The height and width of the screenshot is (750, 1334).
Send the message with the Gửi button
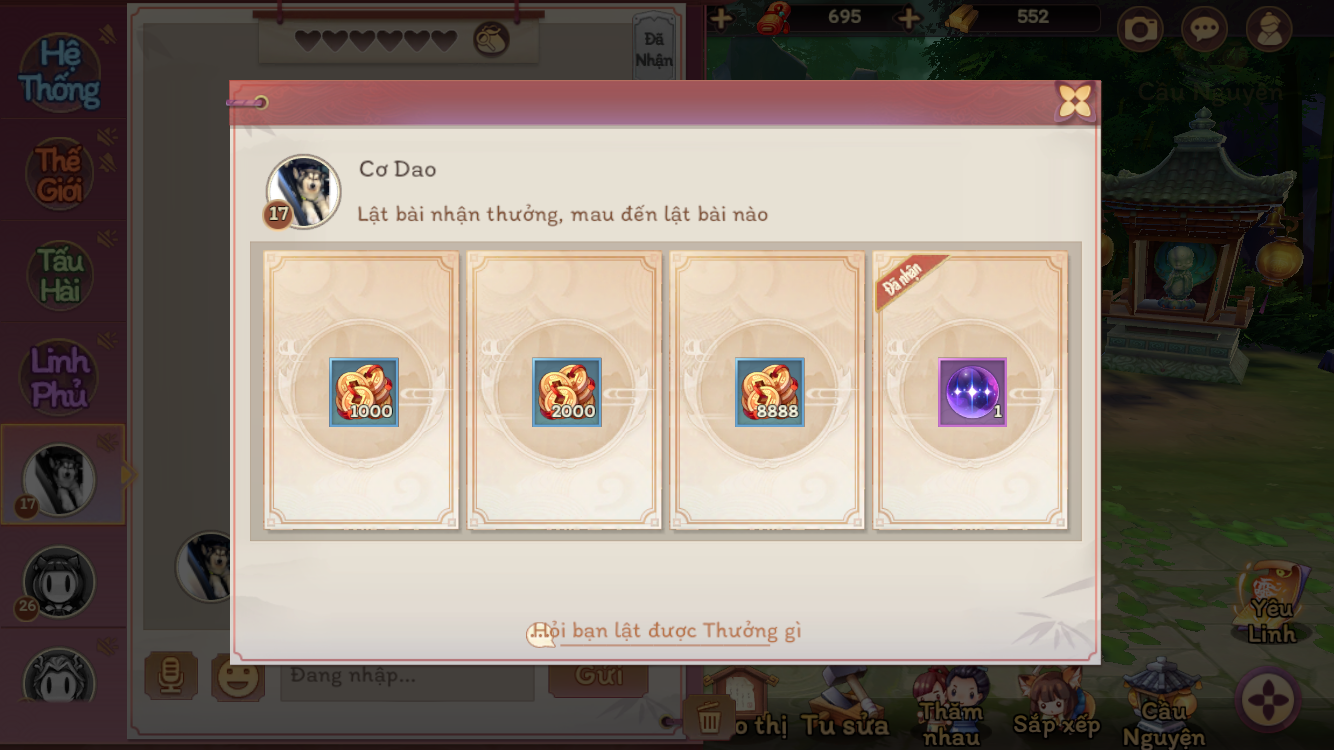(x=598, y=676)
